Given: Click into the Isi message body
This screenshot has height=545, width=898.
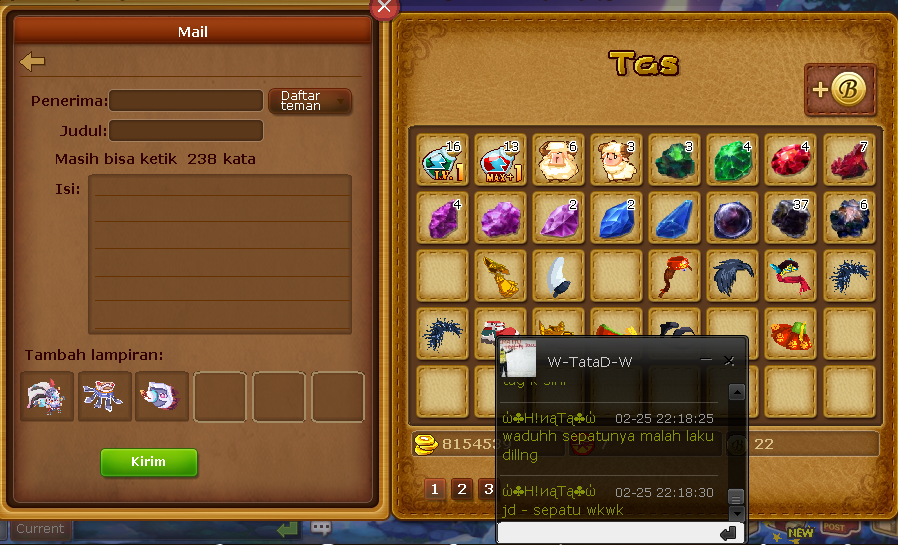Looking at the screenshot, I should tap(220, 254).
